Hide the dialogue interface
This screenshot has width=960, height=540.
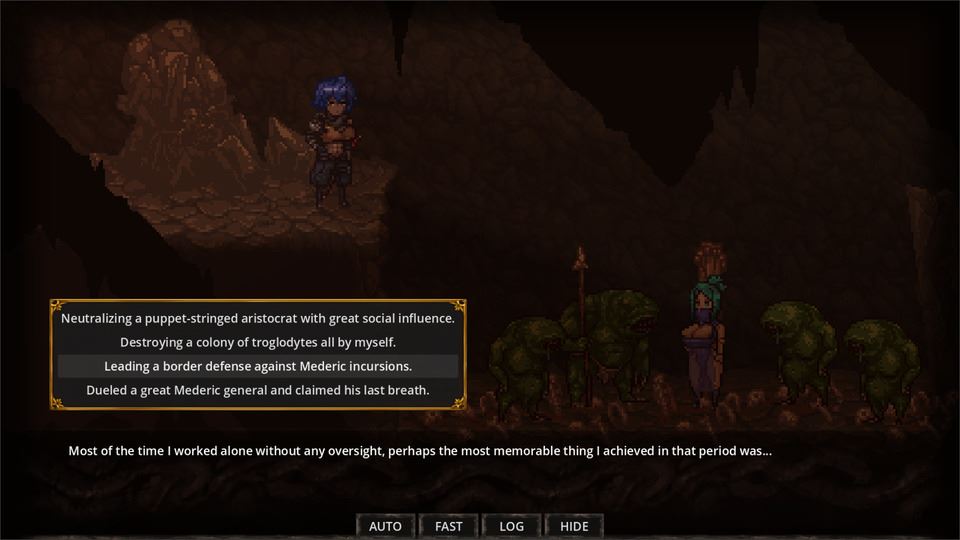(x=574, y=526)
